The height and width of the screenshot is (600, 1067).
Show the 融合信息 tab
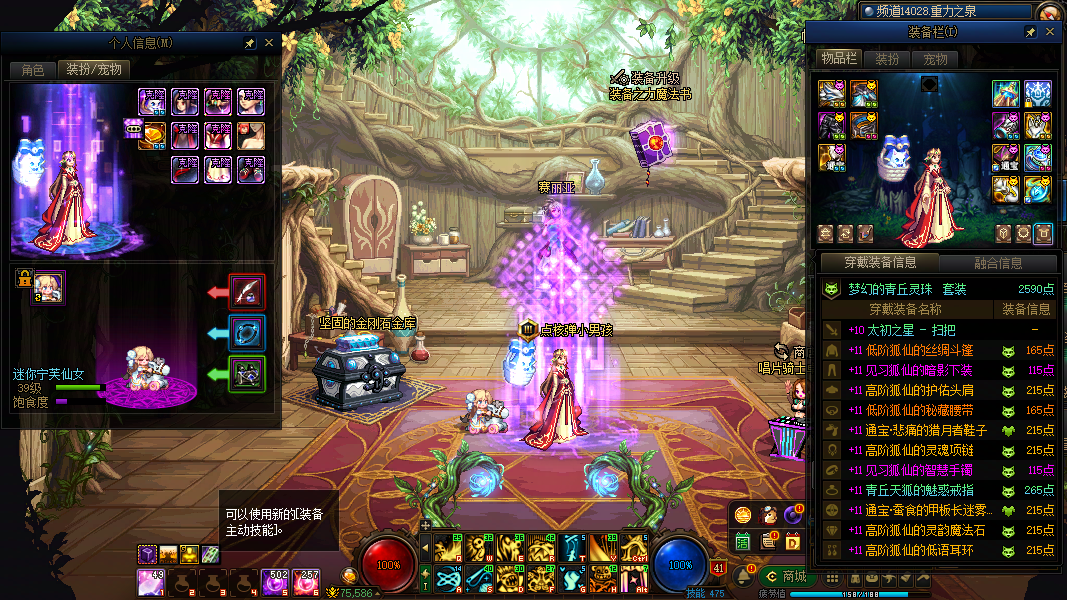click(x=997, y=263)
